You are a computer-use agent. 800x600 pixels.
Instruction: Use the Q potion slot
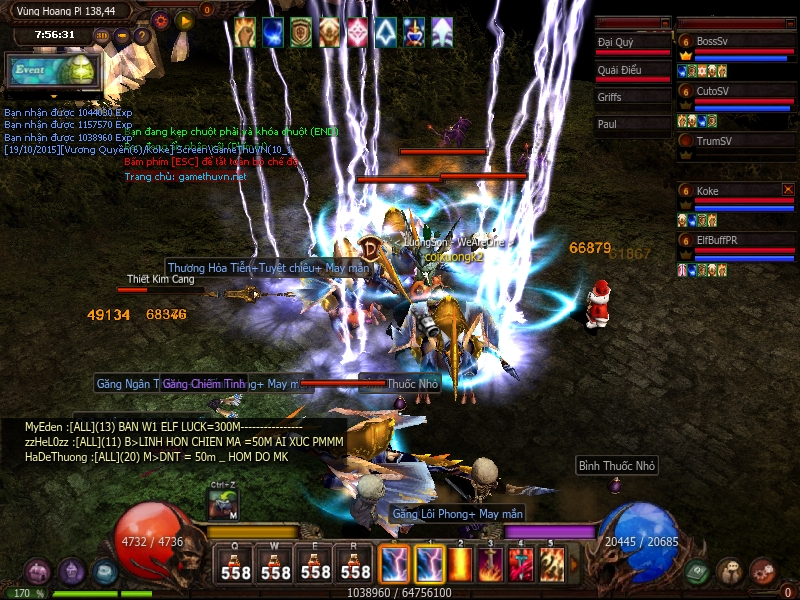[236, 565]
